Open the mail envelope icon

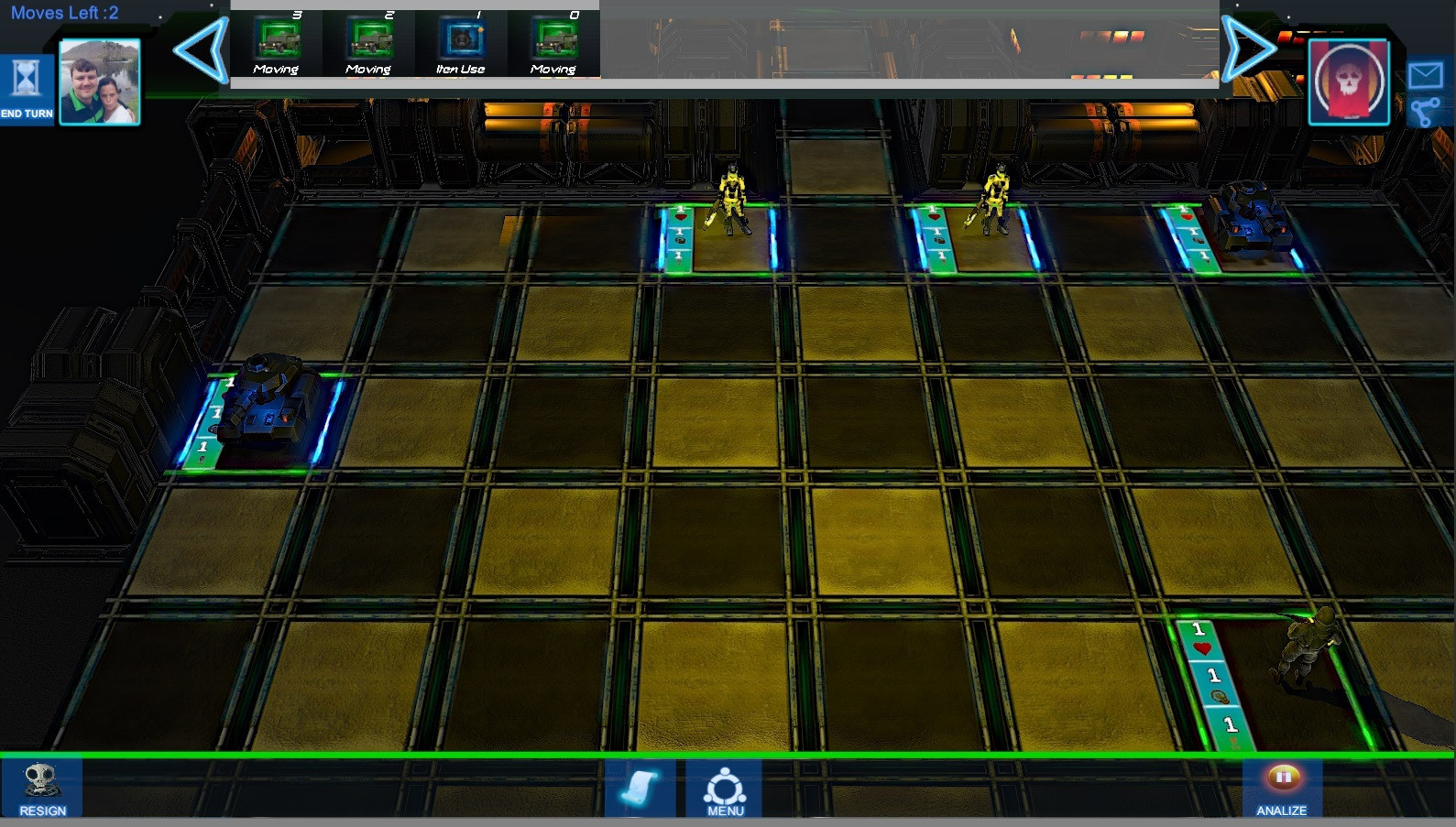(x=1426, y=74)
